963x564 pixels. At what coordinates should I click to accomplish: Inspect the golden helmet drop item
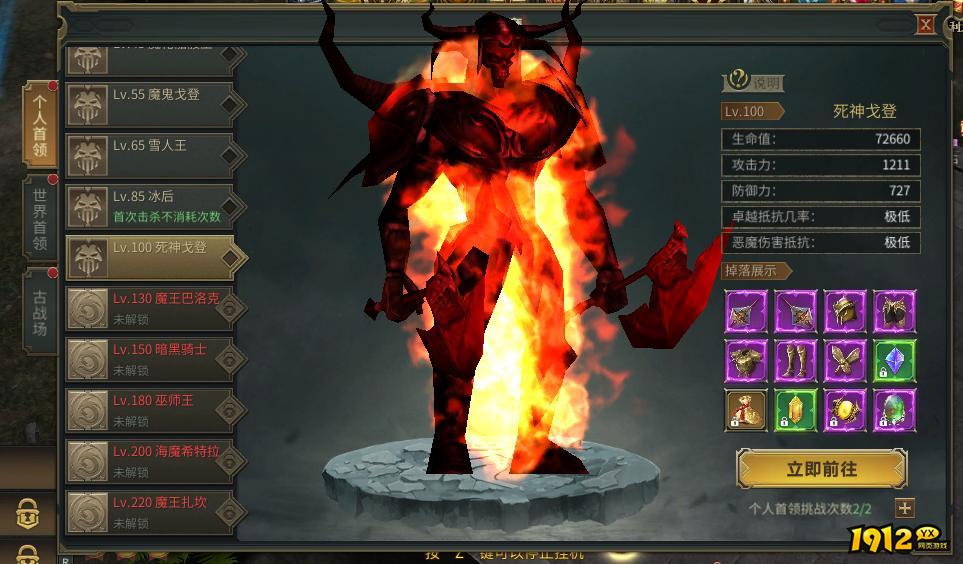(844, 311)
